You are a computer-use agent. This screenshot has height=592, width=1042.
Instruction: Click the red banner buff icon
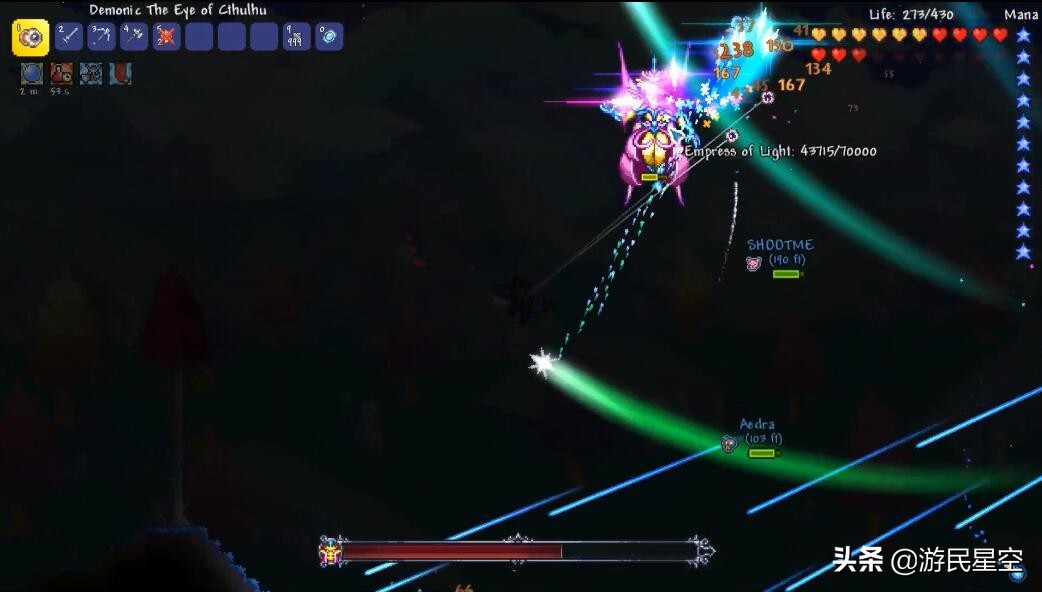(120, 73)
